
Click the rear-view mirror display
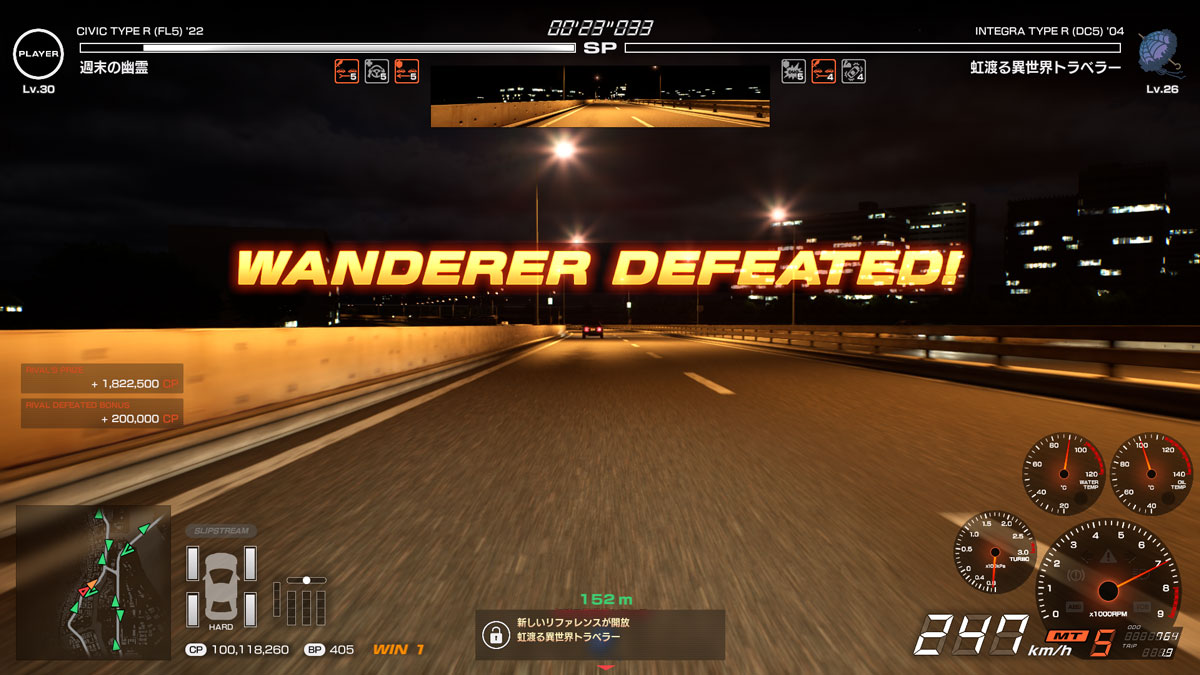click(600, 97)
